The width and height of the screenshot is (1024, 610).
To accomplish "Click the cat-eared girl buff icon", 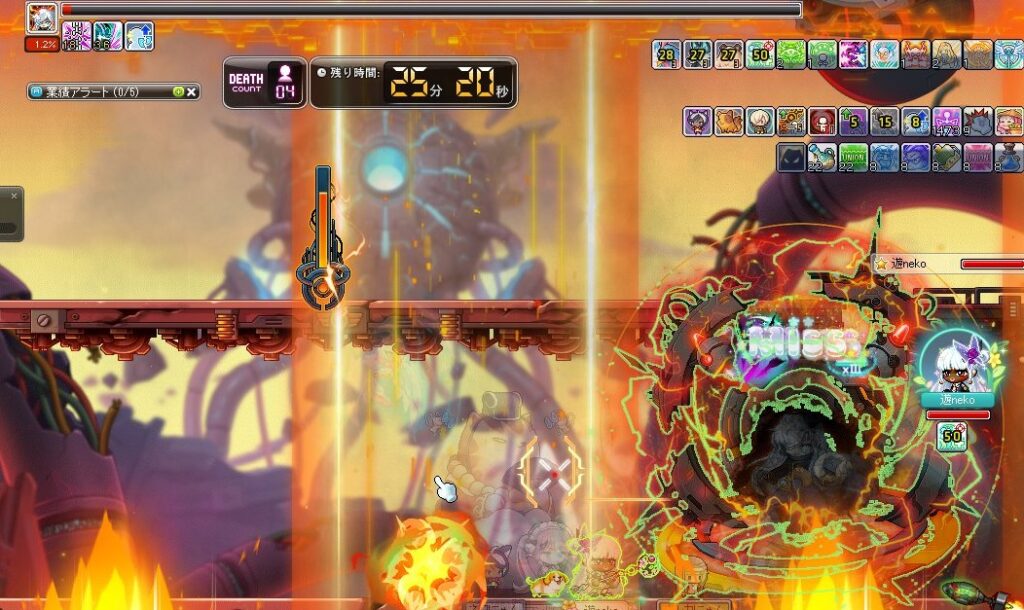I will [x=698, y=122].
